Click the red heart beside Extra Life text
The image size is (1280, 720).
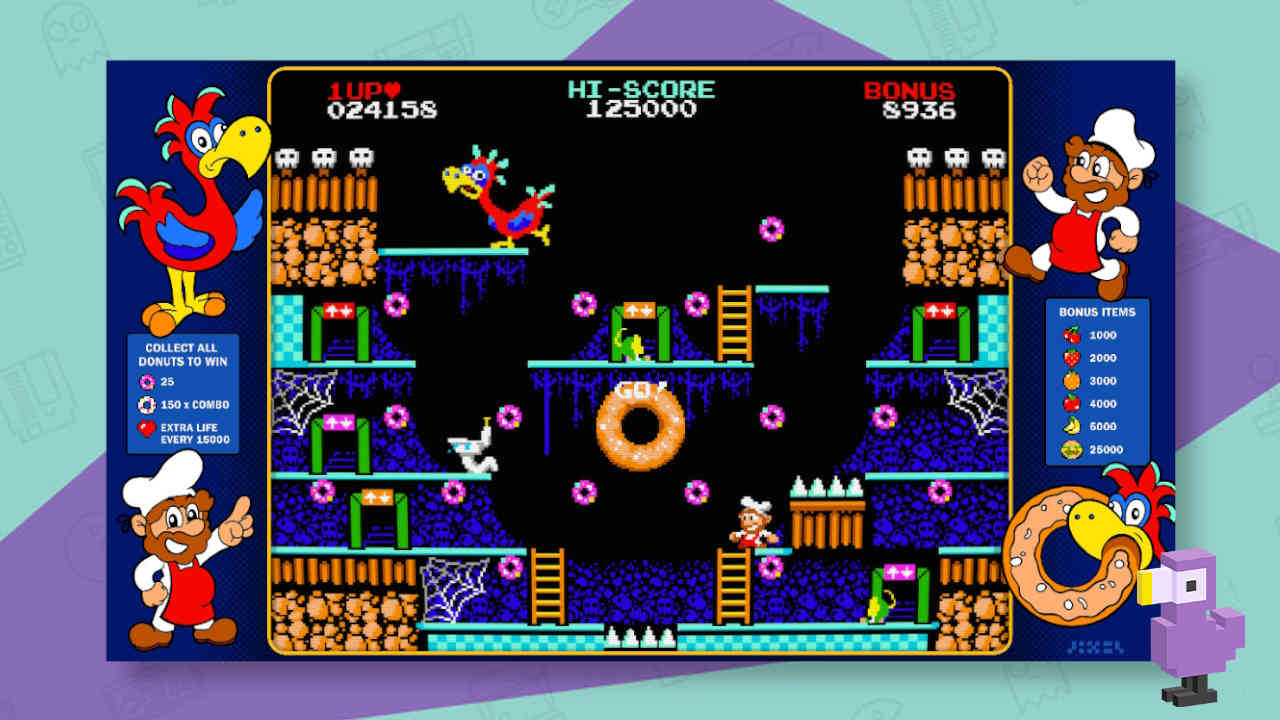coord(146,427)
